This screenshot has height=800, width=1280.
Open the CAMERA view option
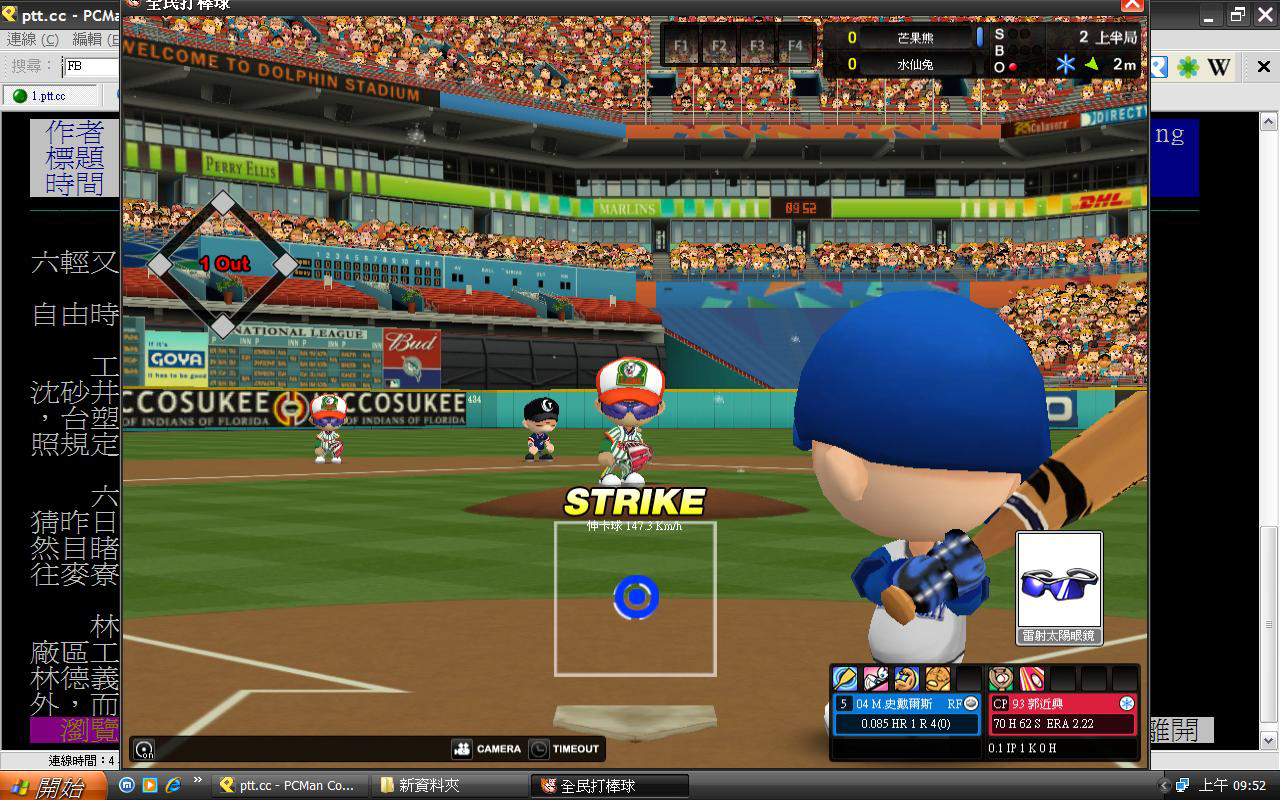point(487,748)
